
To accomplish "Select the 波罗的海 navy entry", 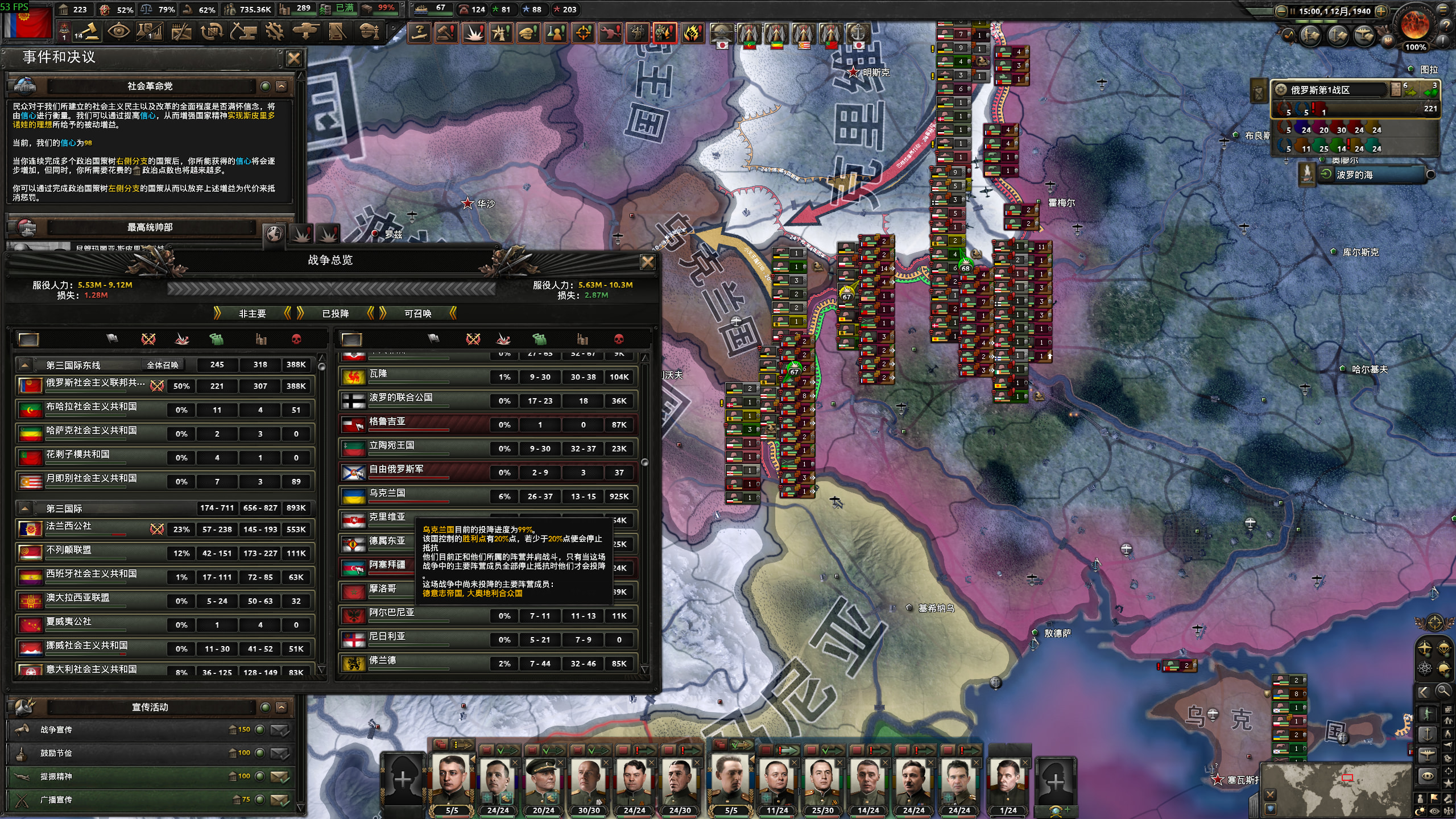I will [x=1371, y=175].
